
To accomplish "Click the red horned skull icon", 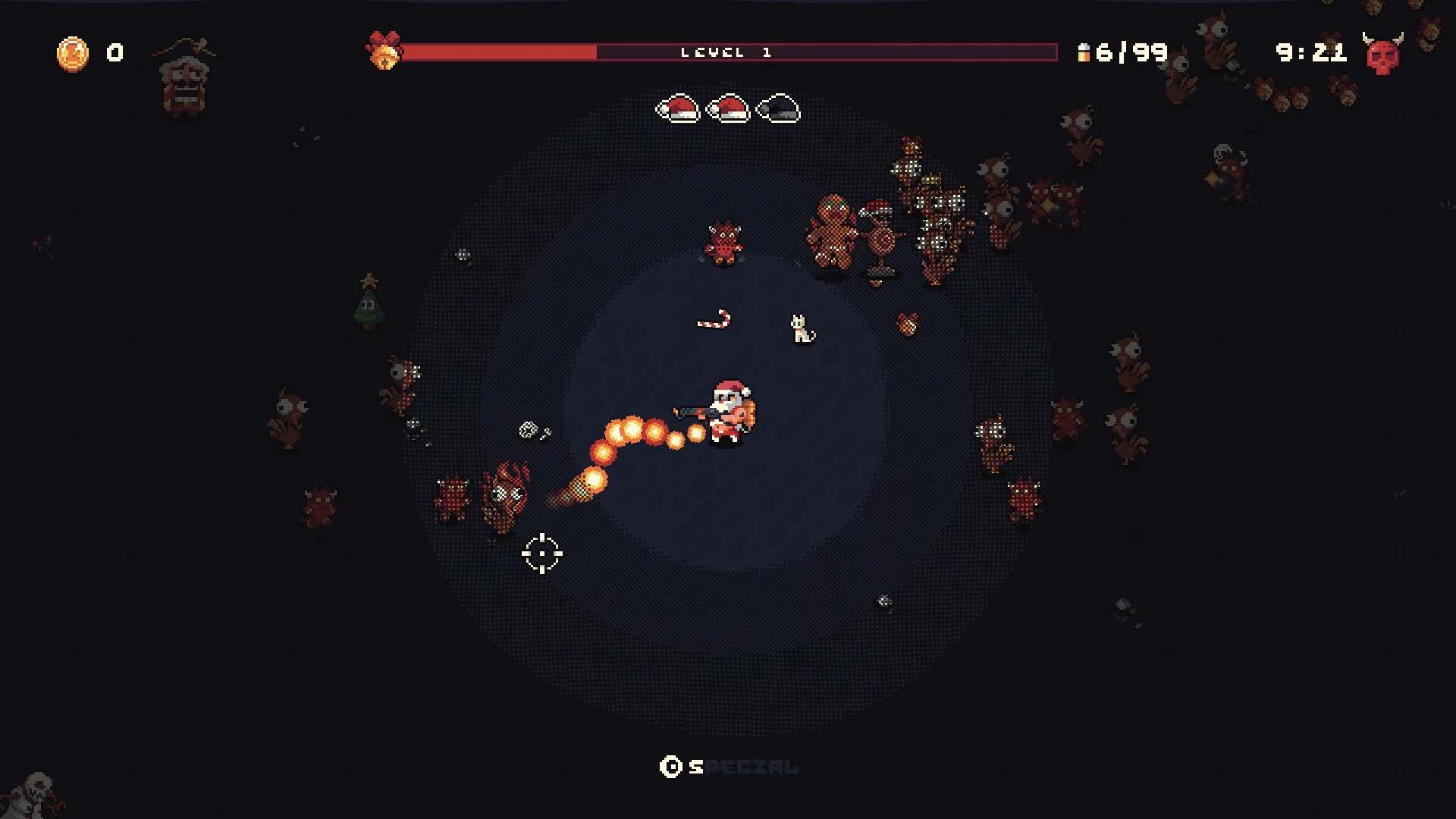I will (x=1382, y=53).
